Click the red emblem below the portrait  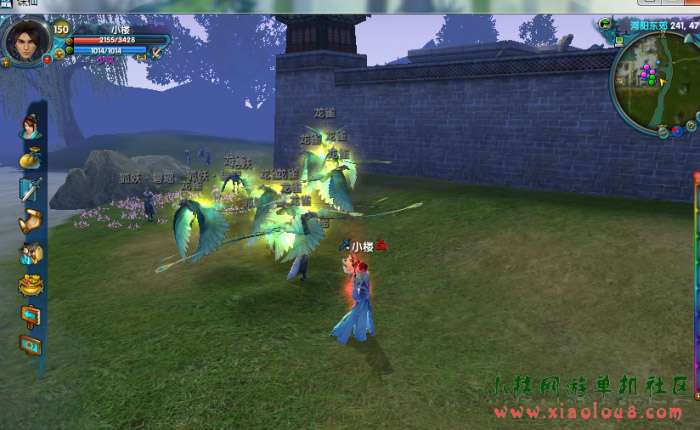[47, 60]
